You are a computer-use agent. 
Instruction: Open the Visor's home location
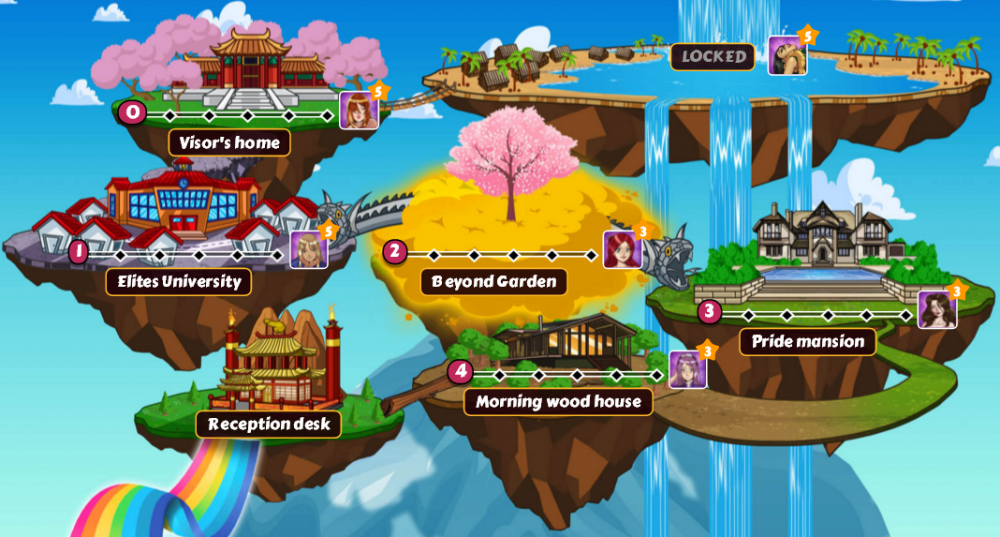pyautogui.click(x=229, y=143)
